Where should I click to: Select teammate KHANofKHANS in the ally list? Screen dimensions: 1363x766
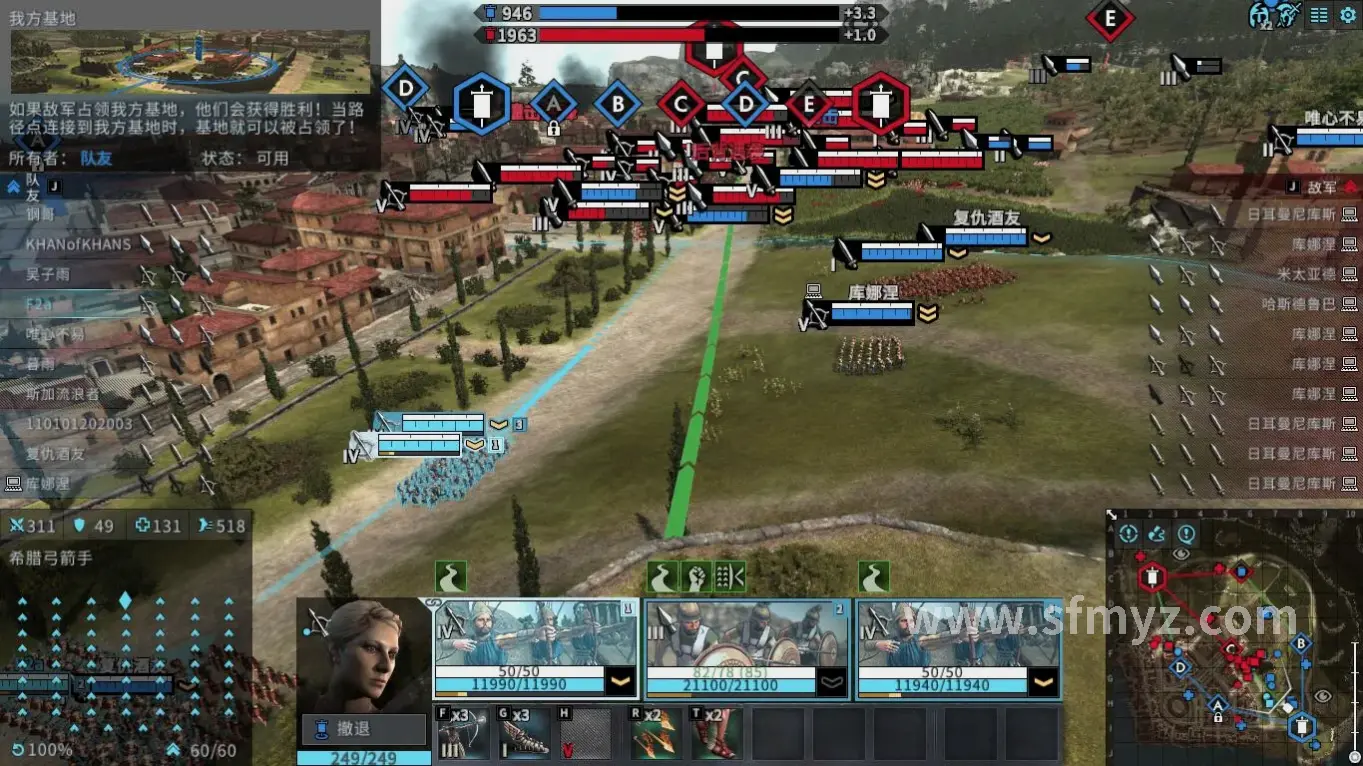tap(79, 243)
